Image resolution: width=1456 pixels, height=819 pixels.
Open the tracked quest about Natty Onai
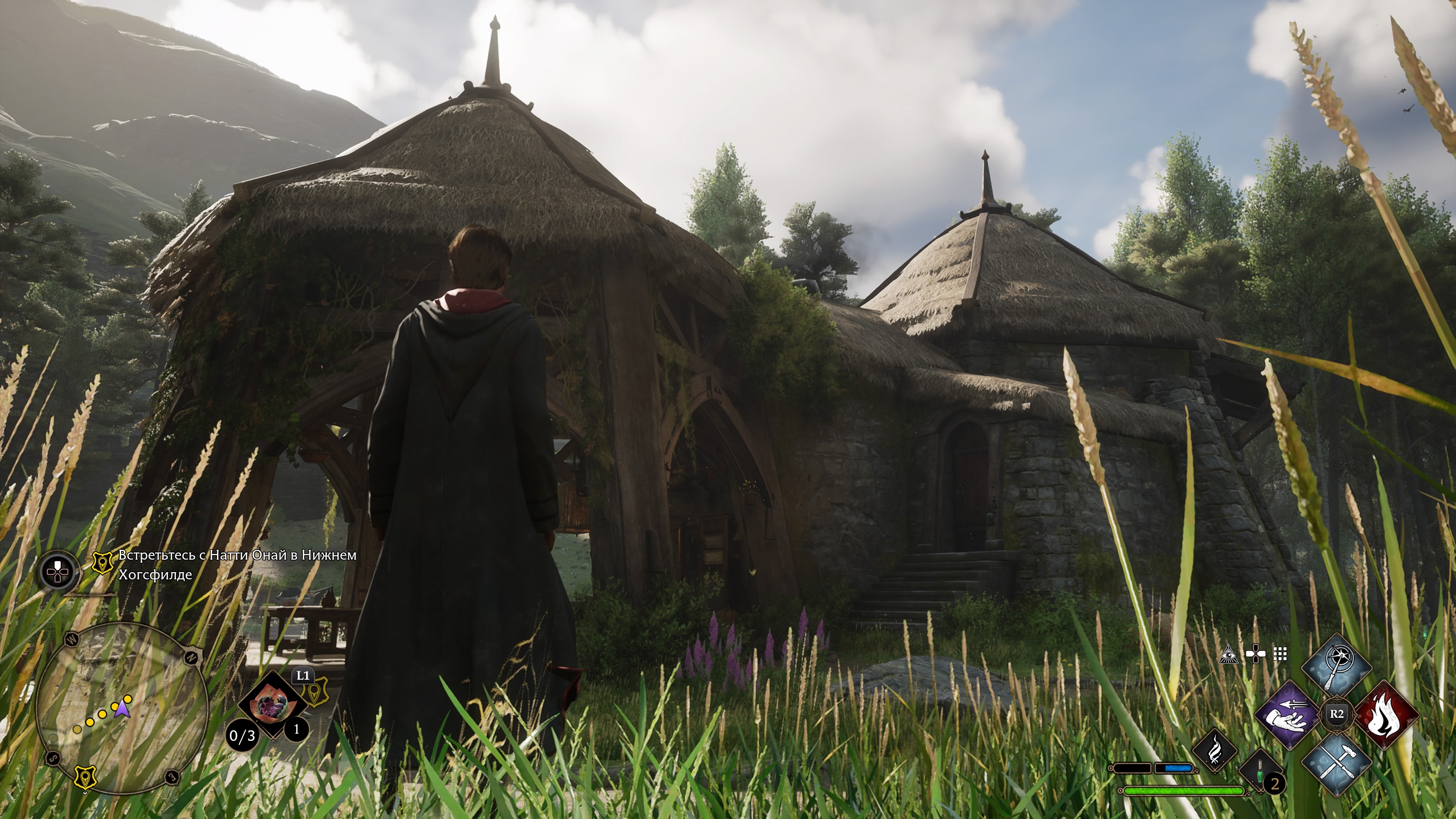237,564
